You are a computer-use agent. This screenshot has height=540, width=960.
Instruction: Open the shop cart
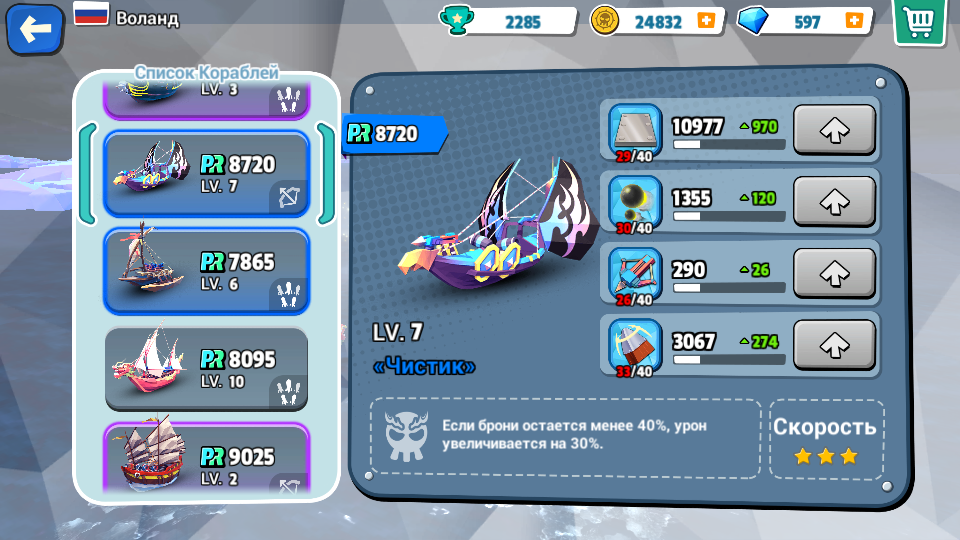pos(919,22)
